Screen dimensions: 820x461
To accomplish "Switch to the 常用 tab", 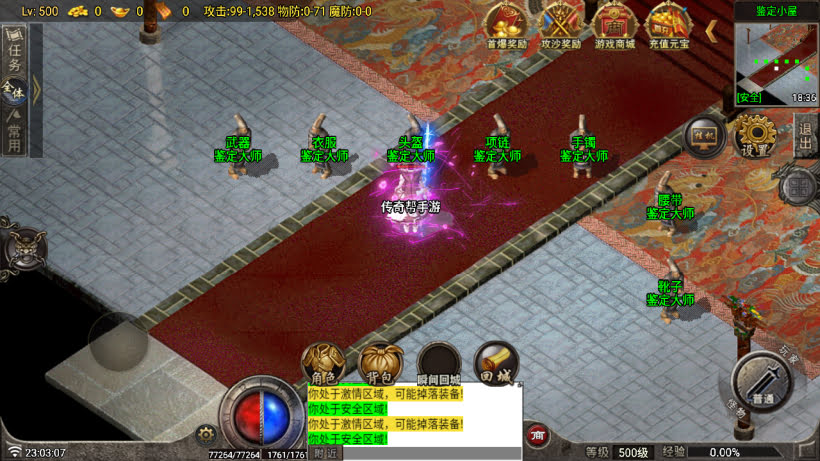I will [14, 132].
